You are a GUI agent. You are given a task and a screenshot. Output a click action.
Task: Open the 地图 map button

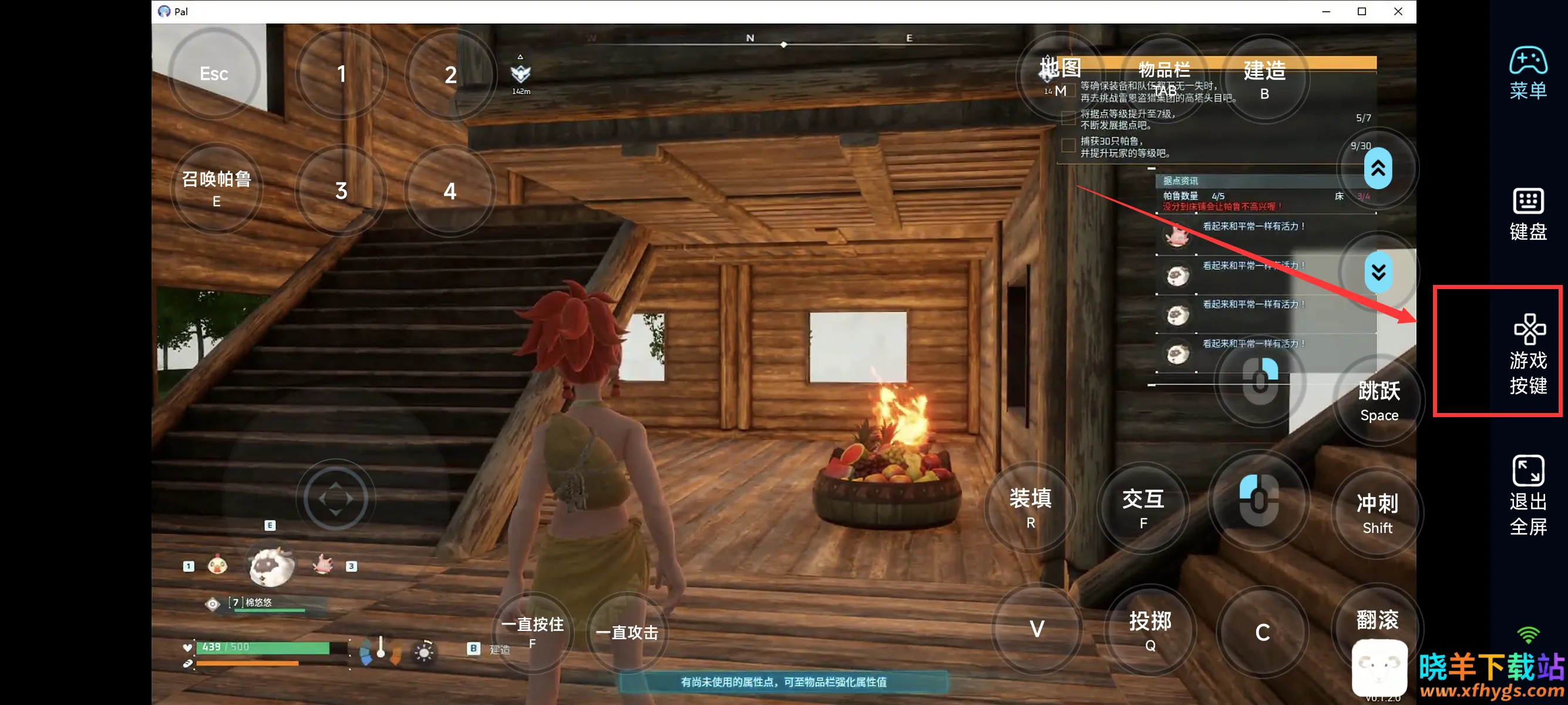[x=1060, y=75]
